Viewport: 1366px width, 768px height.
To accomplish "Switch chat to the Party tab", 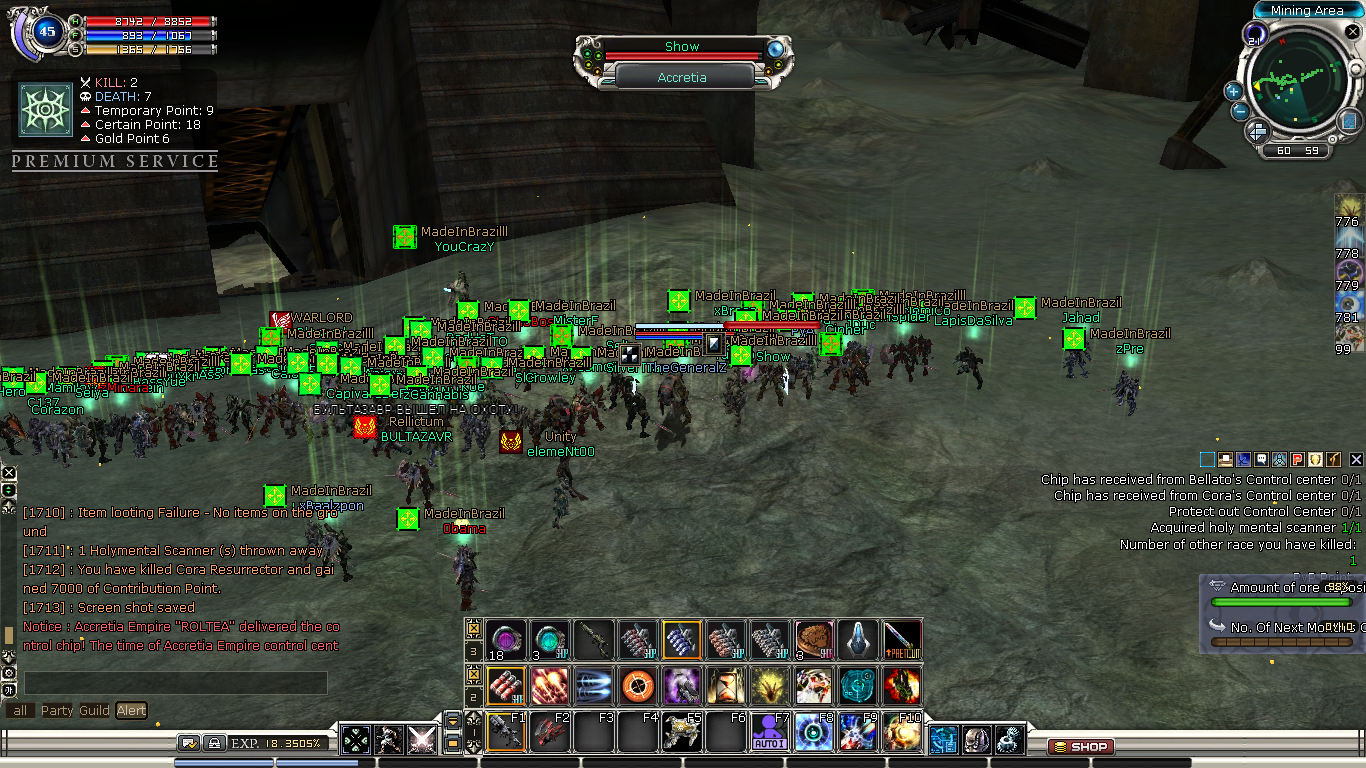I will 57,711.
